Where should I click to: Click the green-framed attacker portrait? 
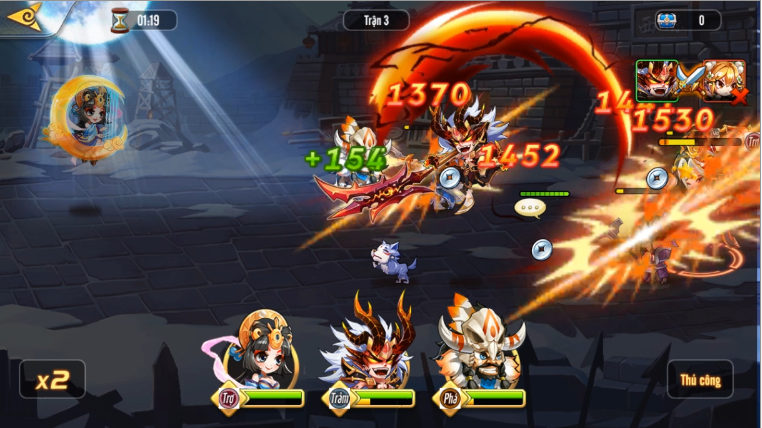click(x=656, y=81)
